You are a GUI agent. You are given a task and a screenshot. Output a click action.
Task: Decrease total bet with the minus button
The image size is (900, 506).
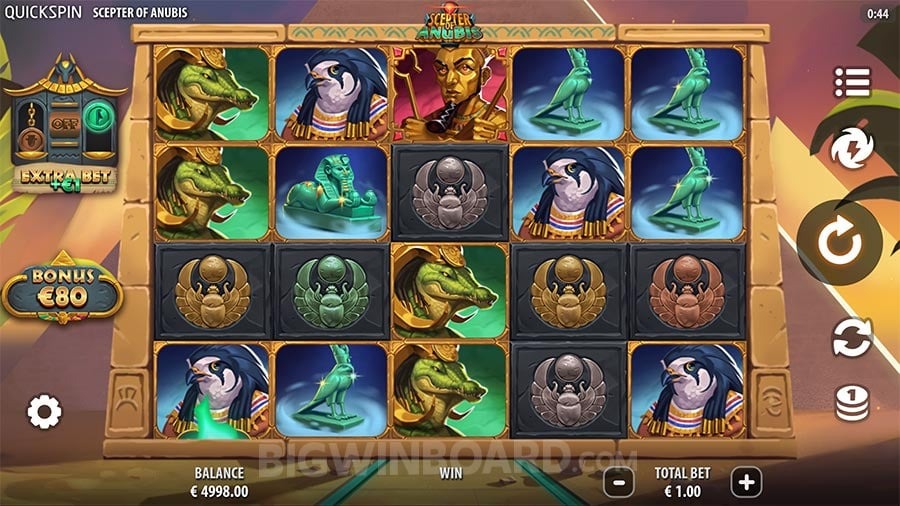pos(619,482)
